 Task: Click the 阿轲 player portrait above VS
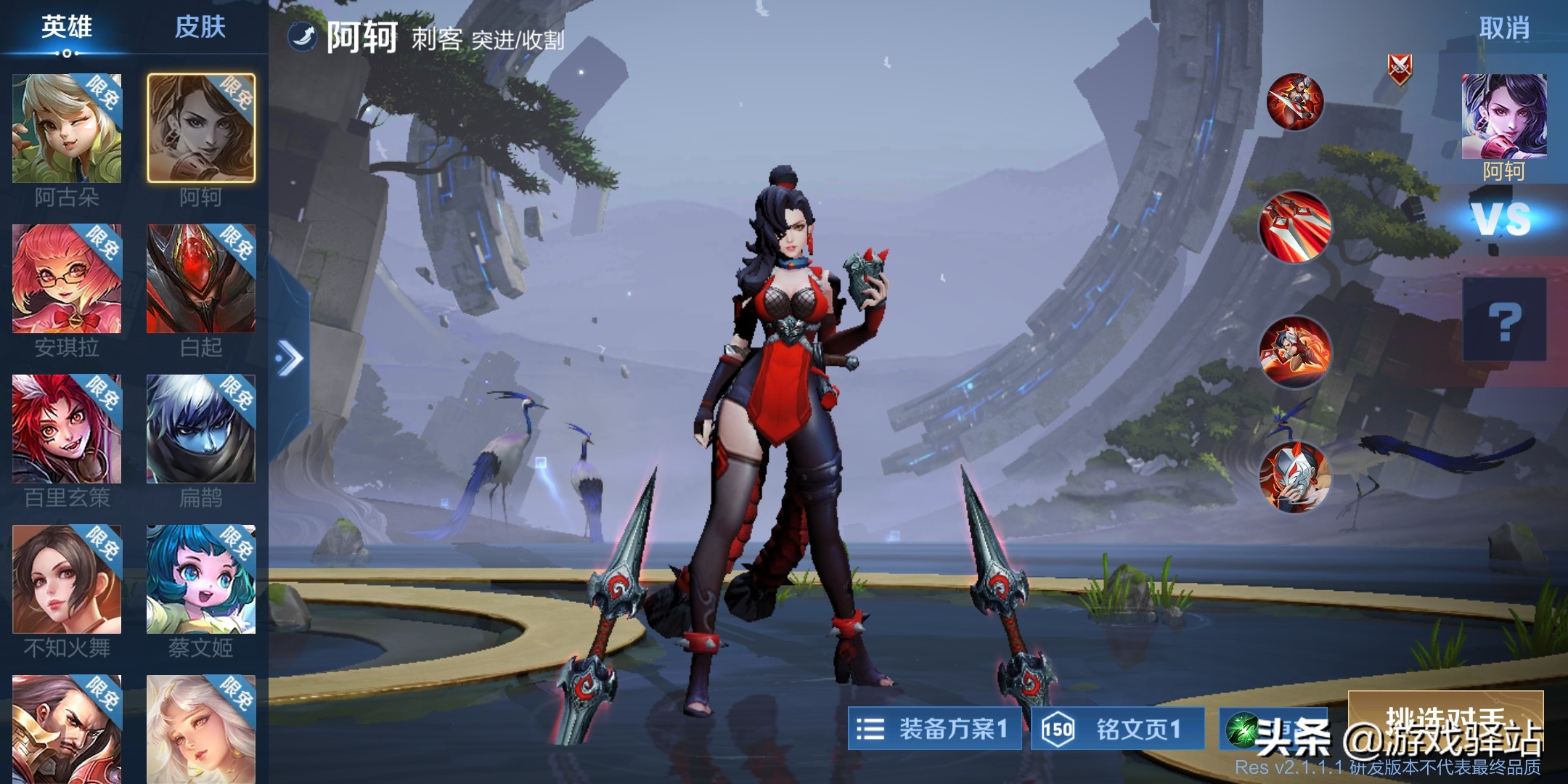[1504, 117]
